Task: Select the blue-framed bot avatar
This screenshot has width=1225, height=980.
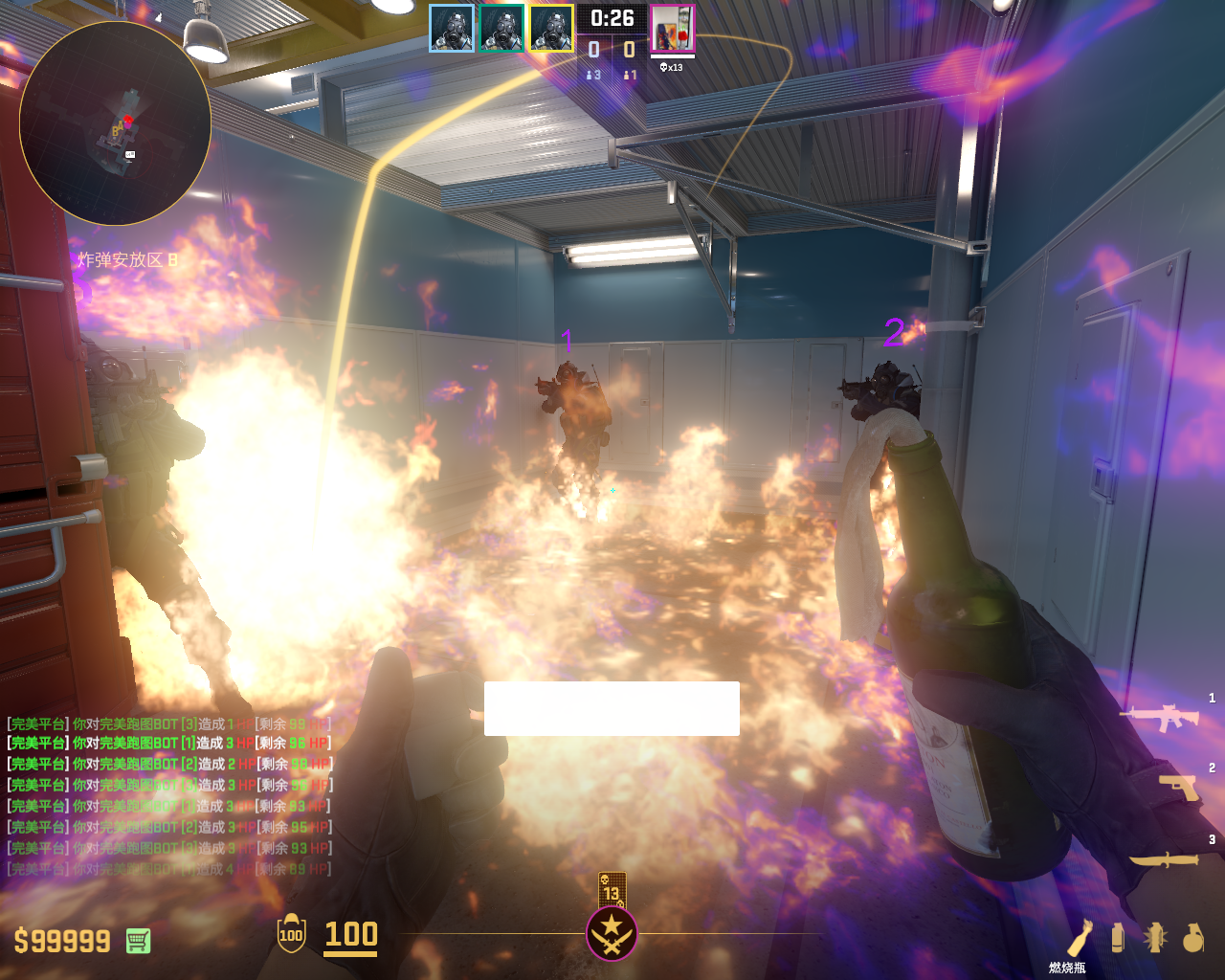Action: coord(452,28)
